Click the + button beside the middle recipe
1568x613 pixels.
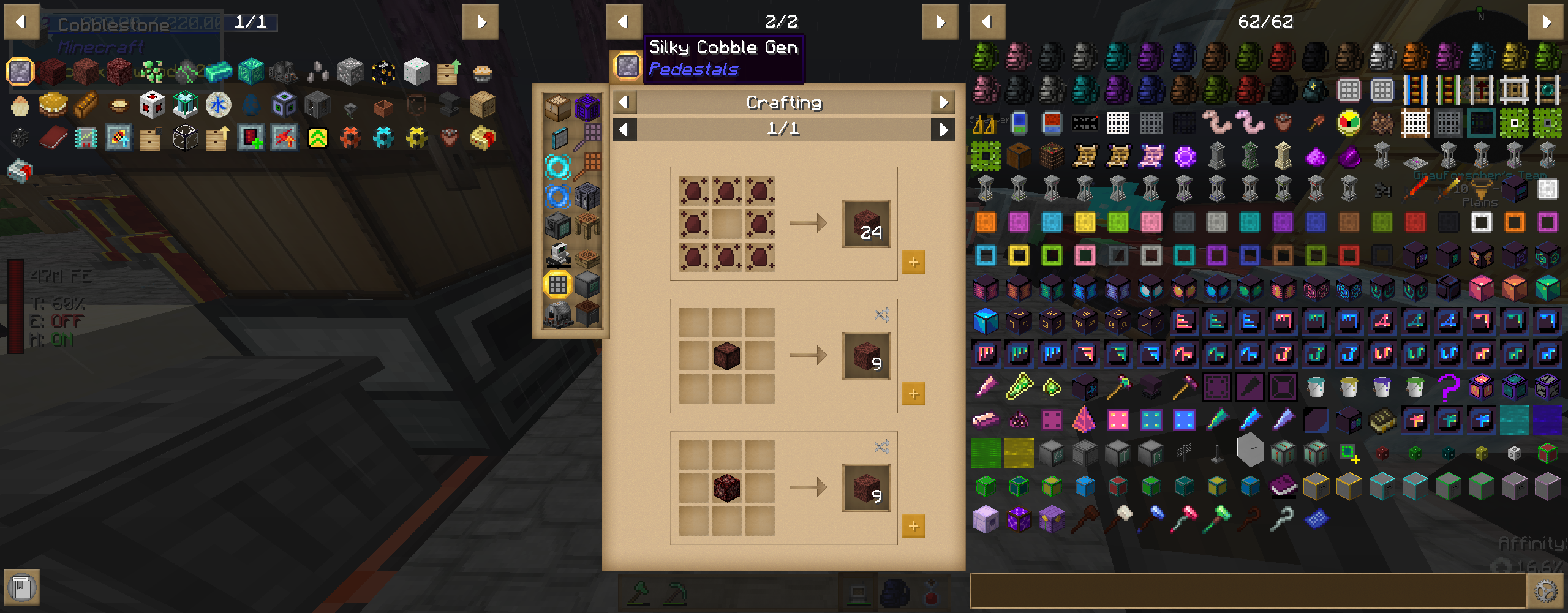914,394
